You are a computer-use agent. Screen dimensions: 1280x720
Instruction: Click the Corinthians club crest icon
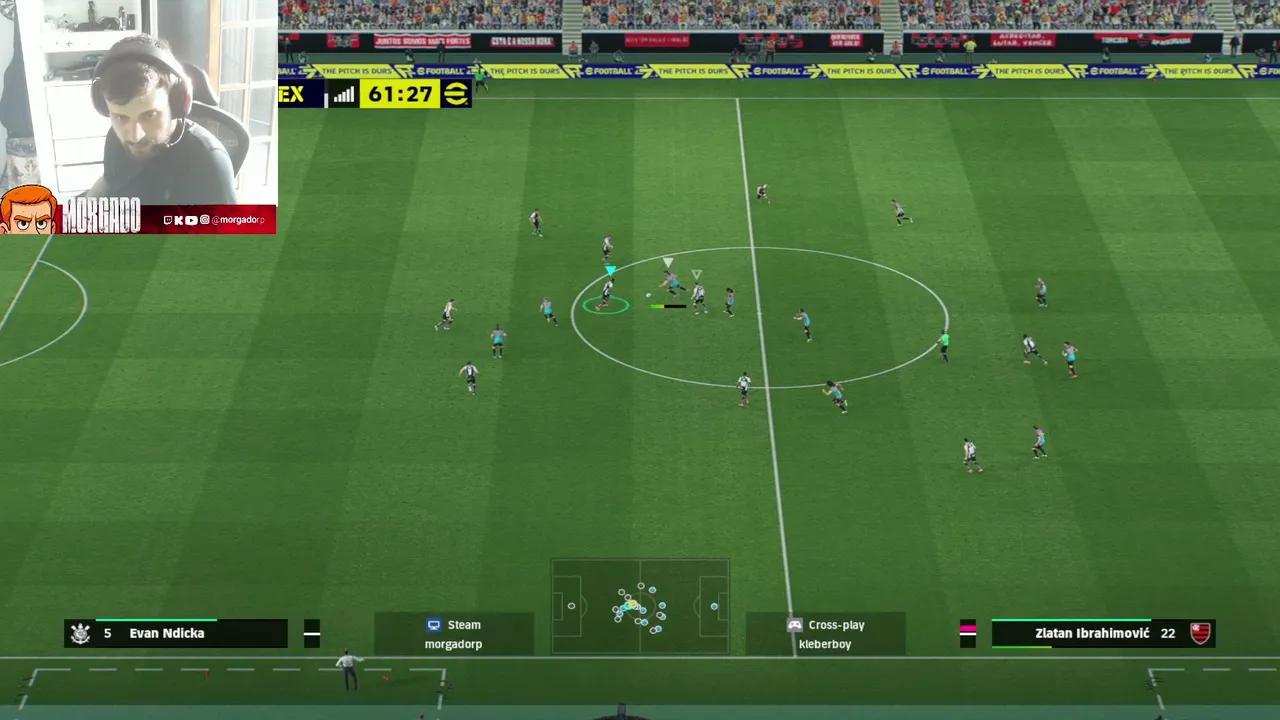coord(81,633)
